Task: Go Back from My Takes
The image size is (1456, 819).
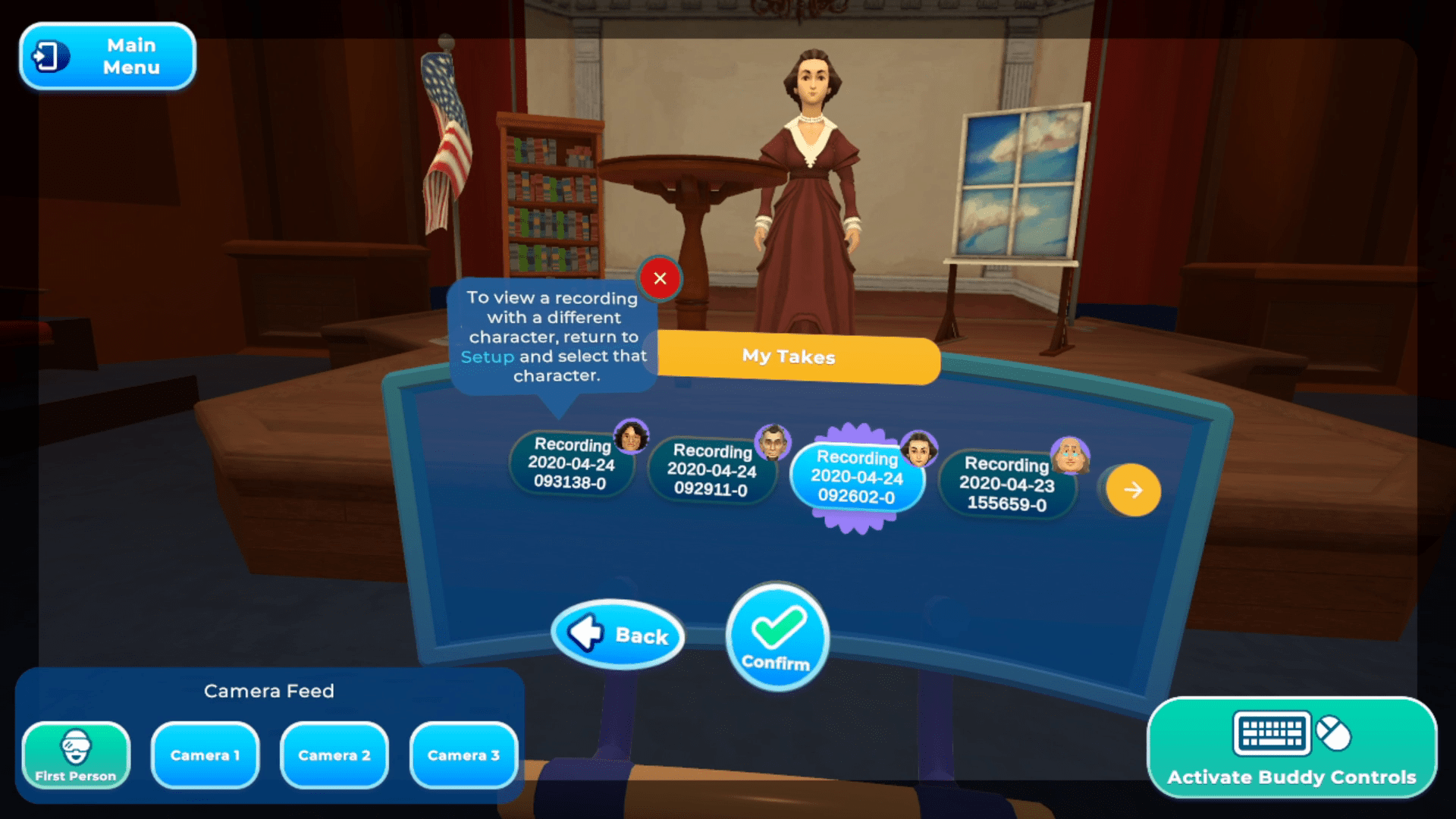Action: 618,635
